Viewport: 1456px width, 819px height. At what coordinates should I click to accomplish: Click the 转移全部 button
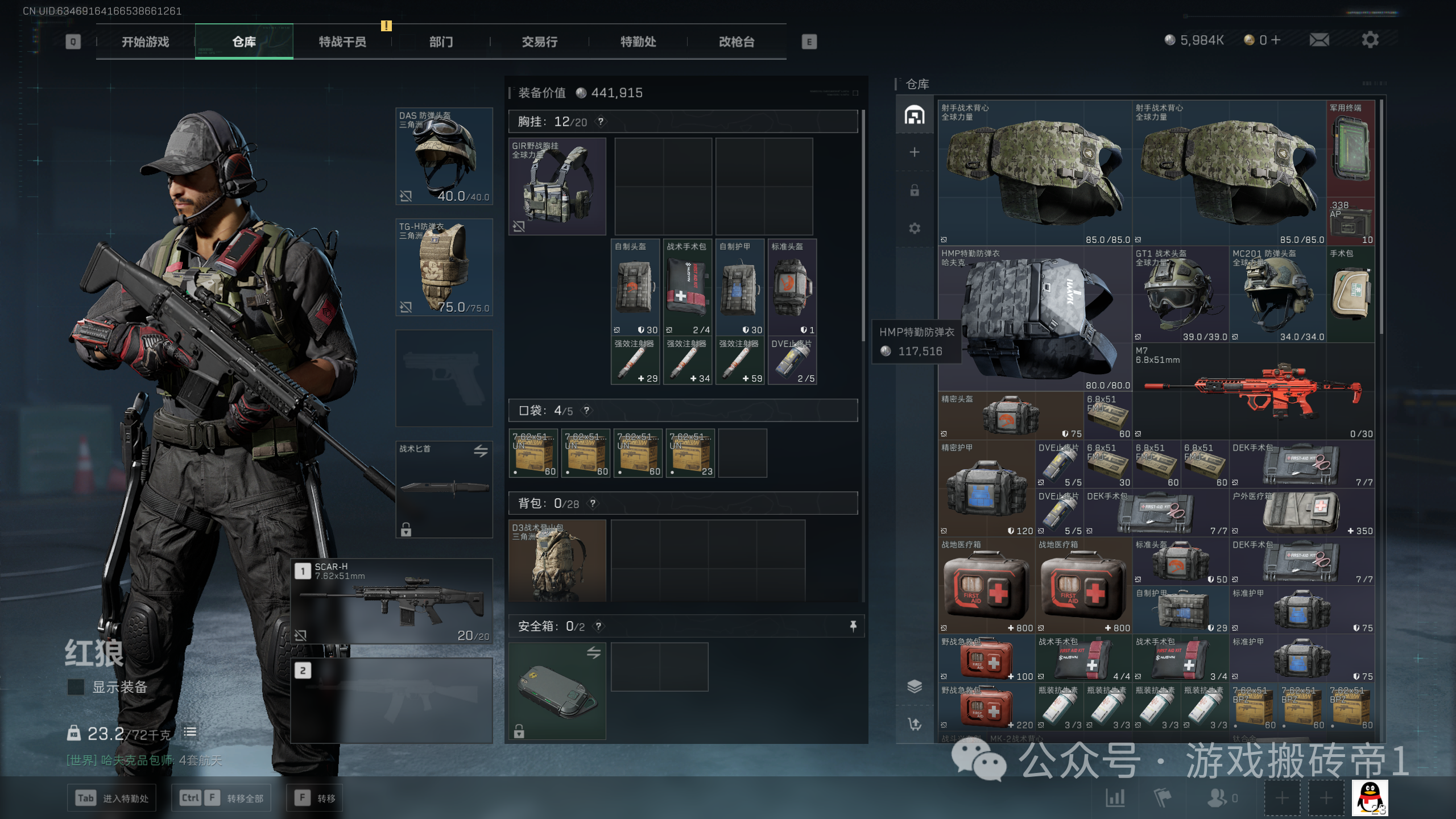[x=221, y=798]
